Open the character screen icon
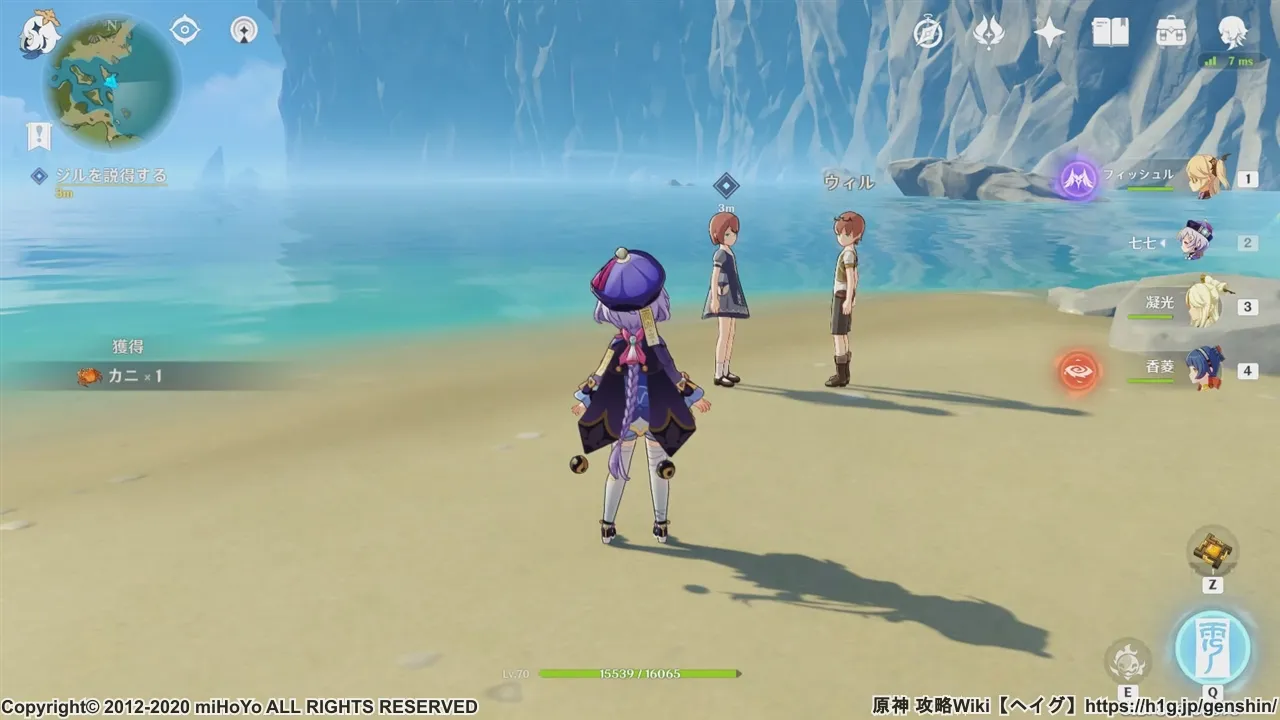Screen dimensions: 1280x720 point(1233,33)
